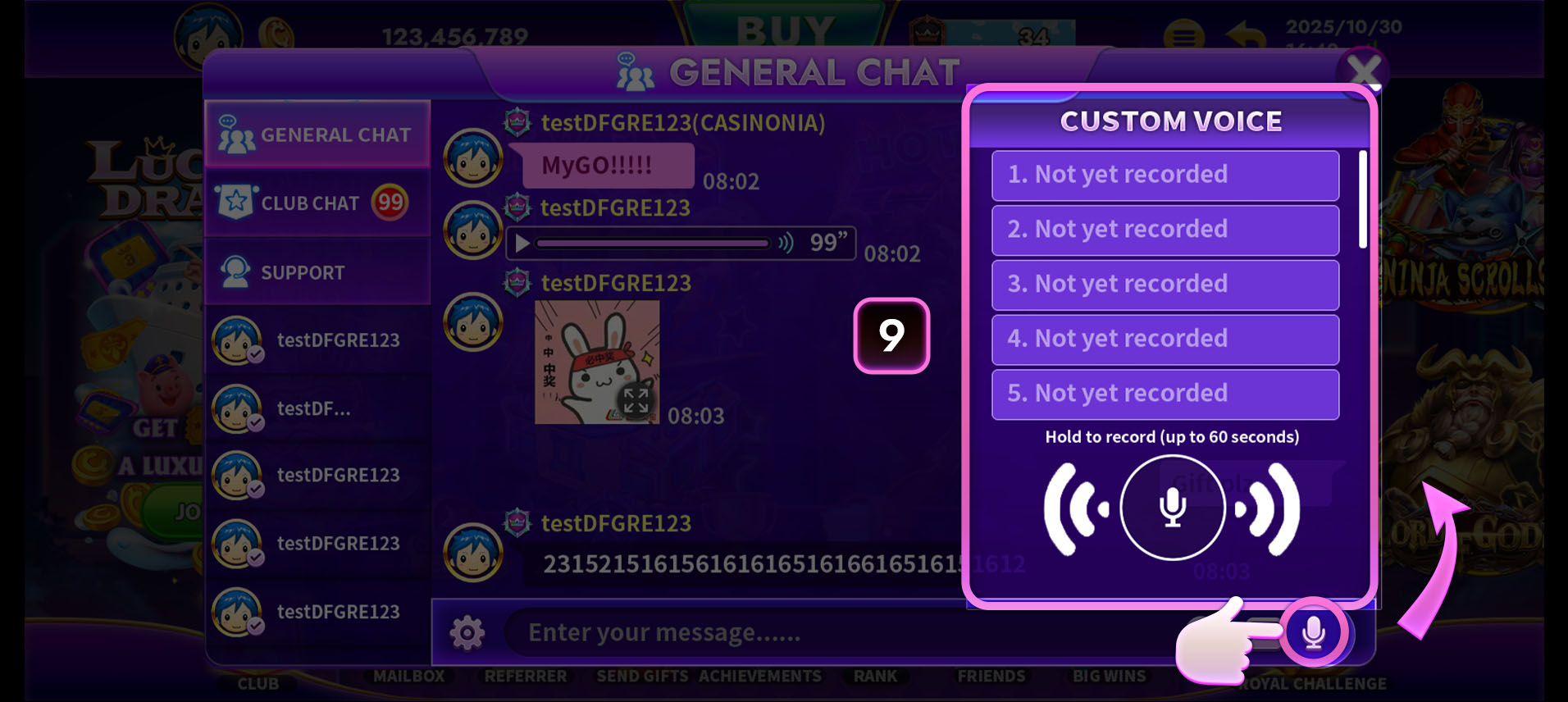This screenshot has height=702, width=1568.
Task: Tap the microphone icon next to message input
Action: [x=1313, y=632]
